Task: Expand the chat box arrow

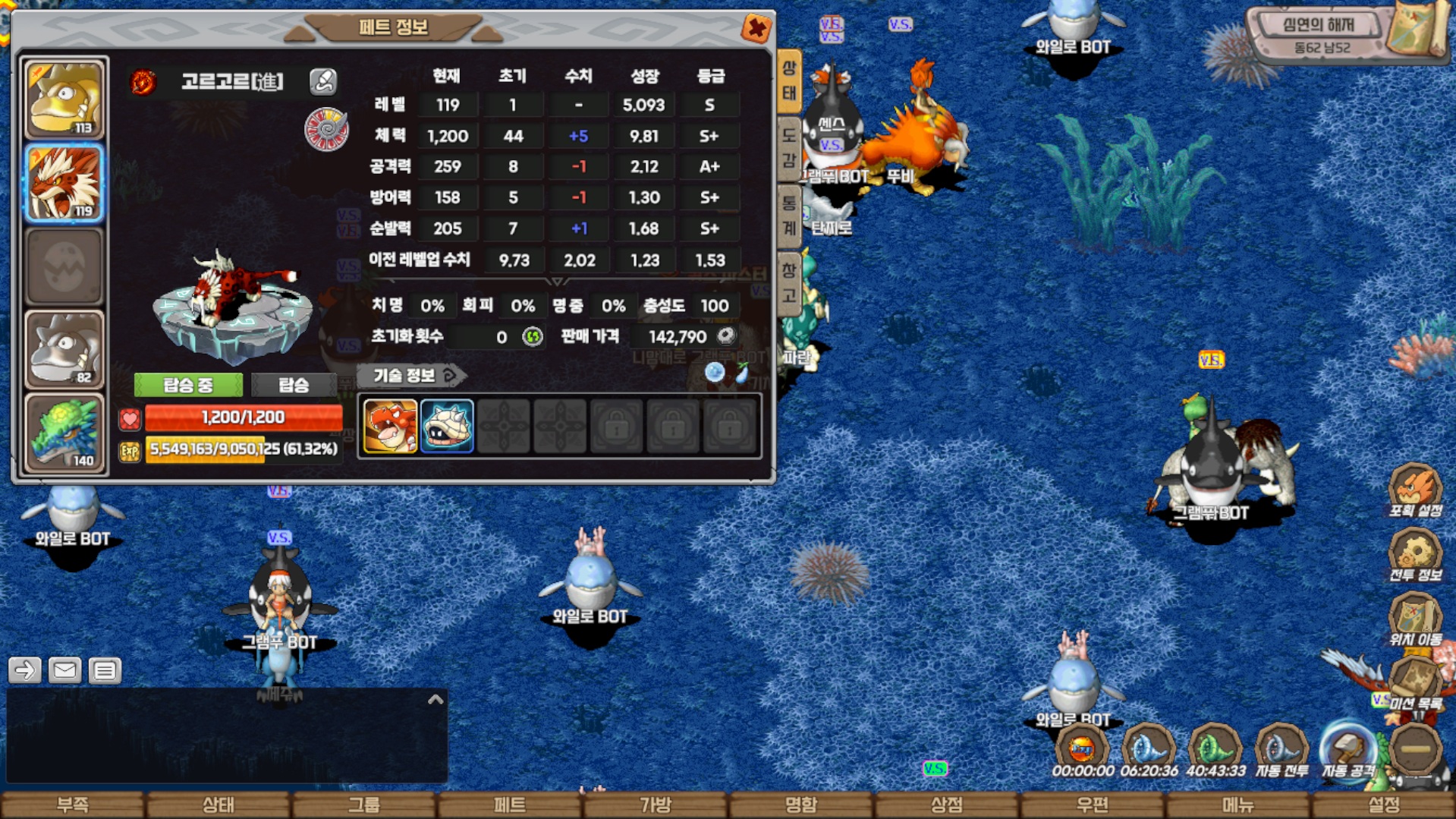Action: click(x=436, y=700)
